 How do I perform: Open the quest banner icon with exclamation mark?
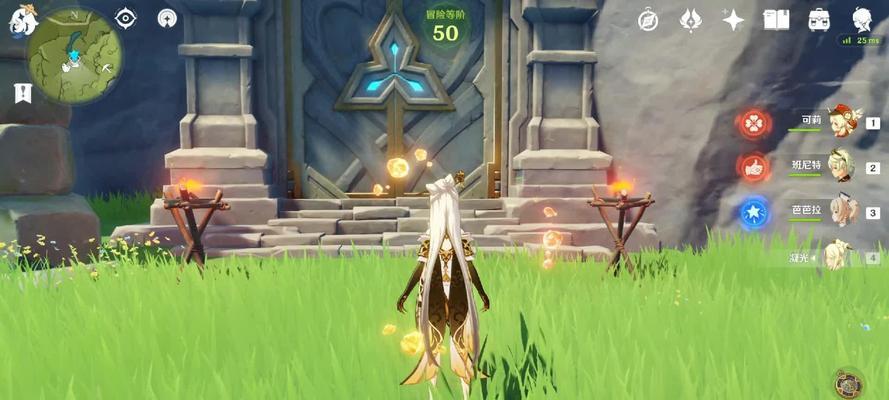click(x=22, y=92)
